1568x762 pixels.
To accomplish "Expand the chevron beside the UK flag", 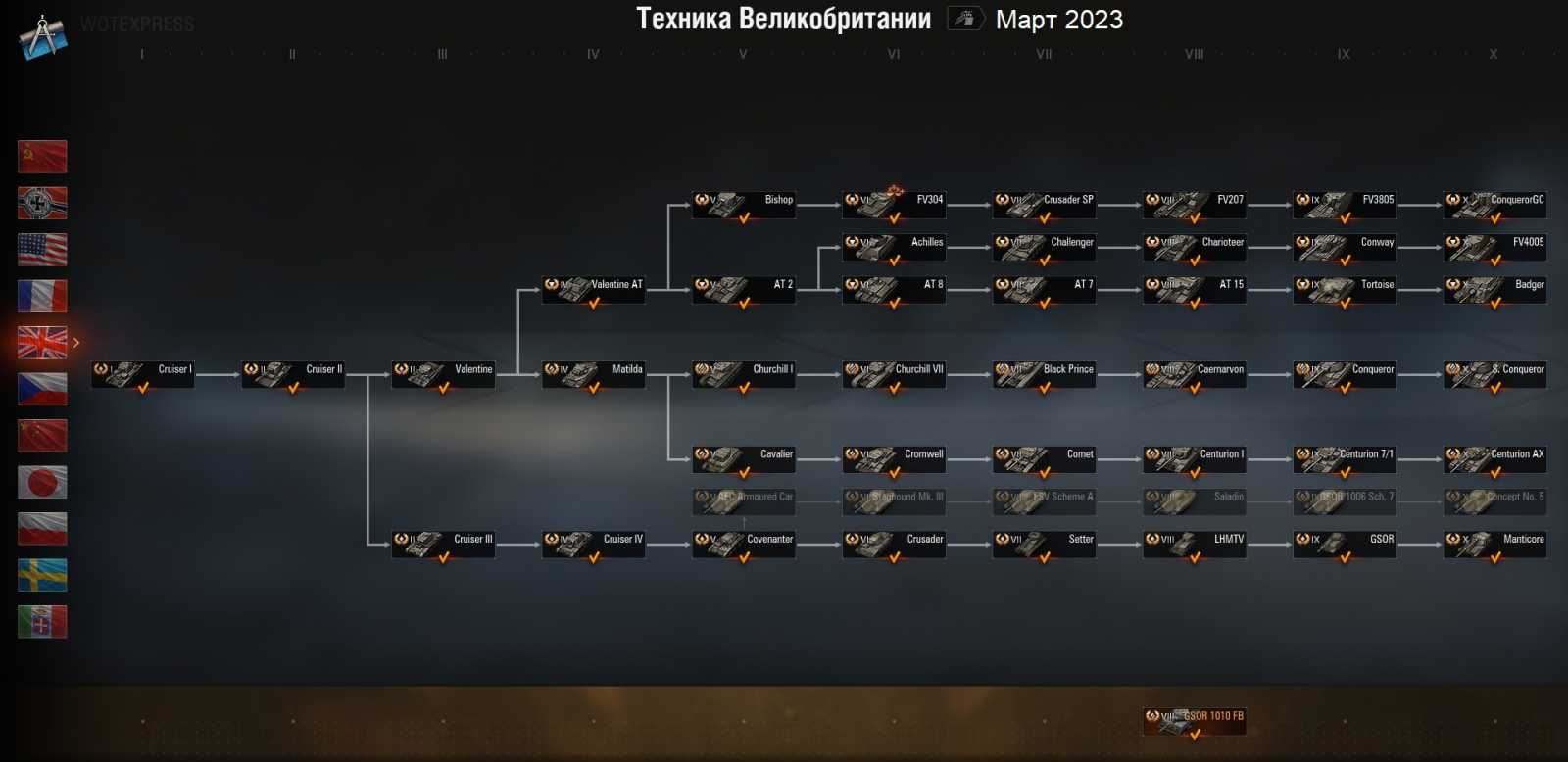I will 75,343.
